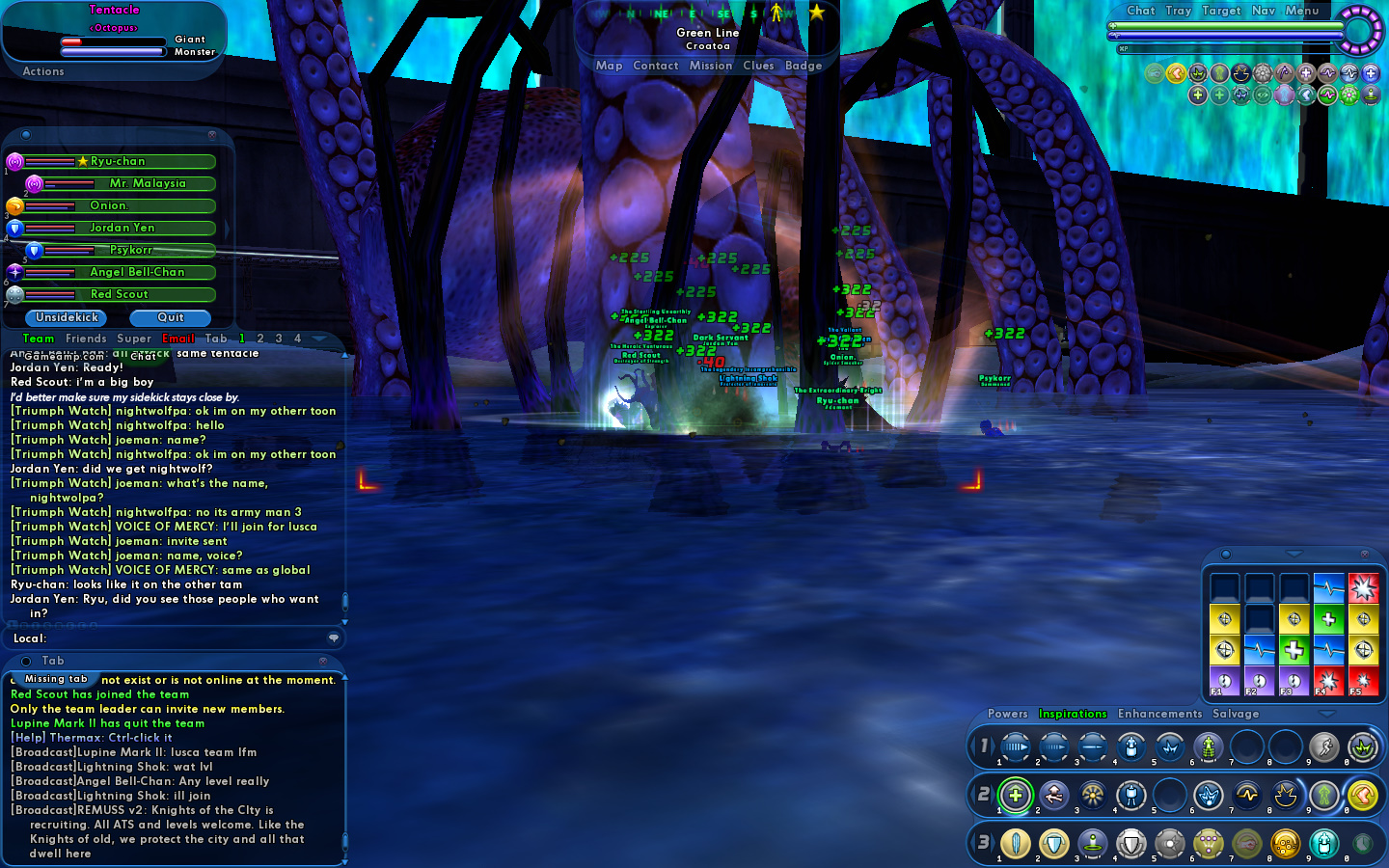Select teammate Red Scout in team list
1389x868 pixels.
(x=120, y=294)
